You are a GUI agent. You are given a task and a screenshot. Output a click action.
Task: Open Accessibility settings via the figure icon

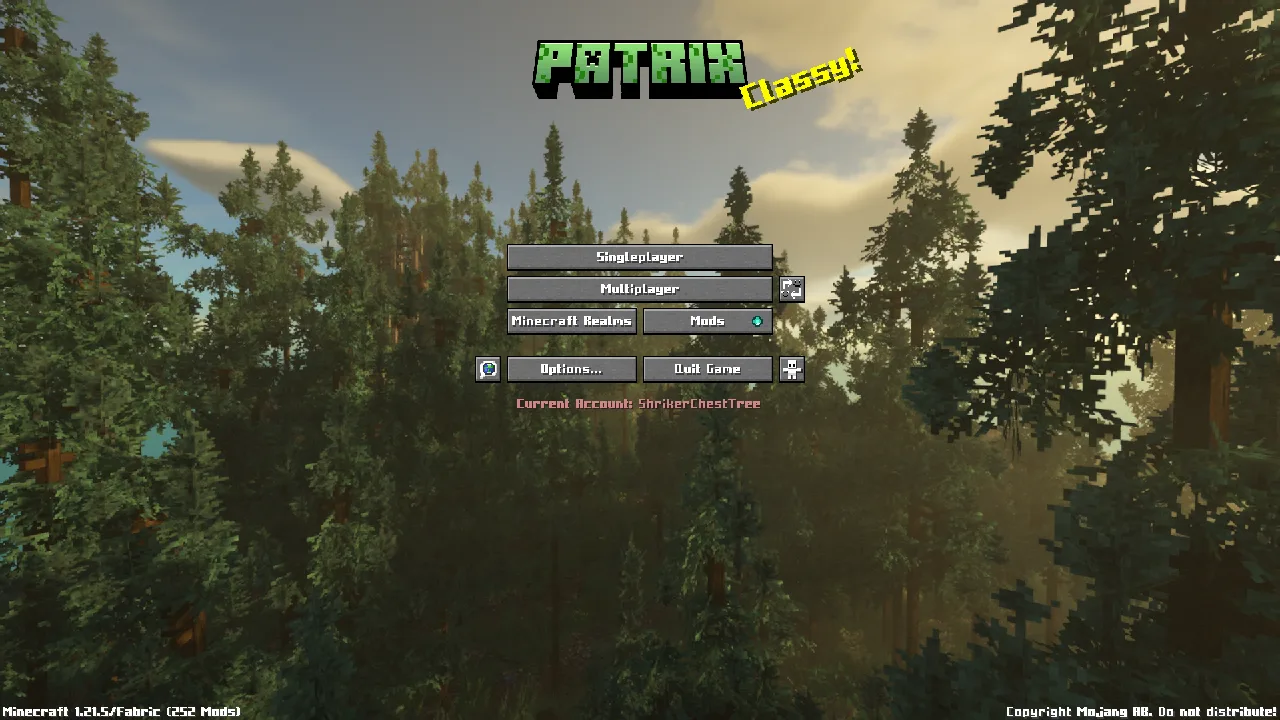click(x=791, y=369)
